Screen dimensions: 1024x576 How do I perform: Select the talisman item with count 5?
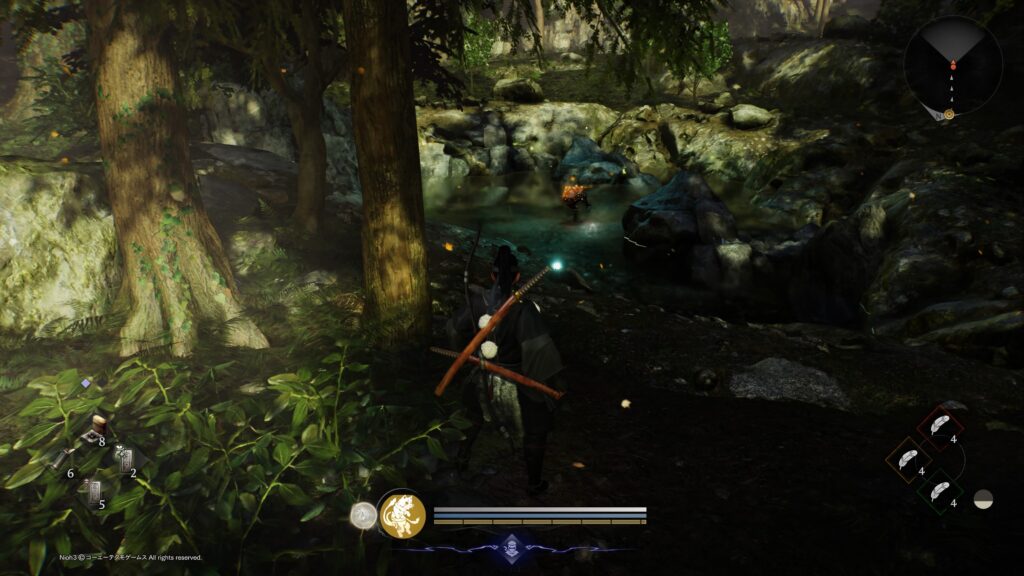[93, 492]
